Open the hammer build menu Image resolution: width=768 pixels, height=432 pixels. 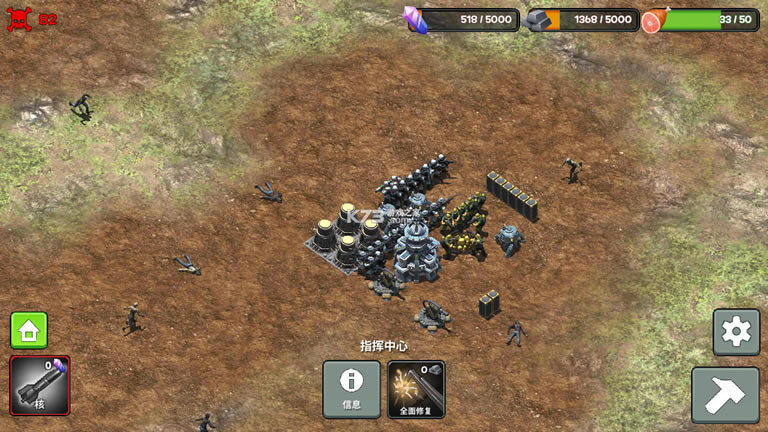[725, 395]
